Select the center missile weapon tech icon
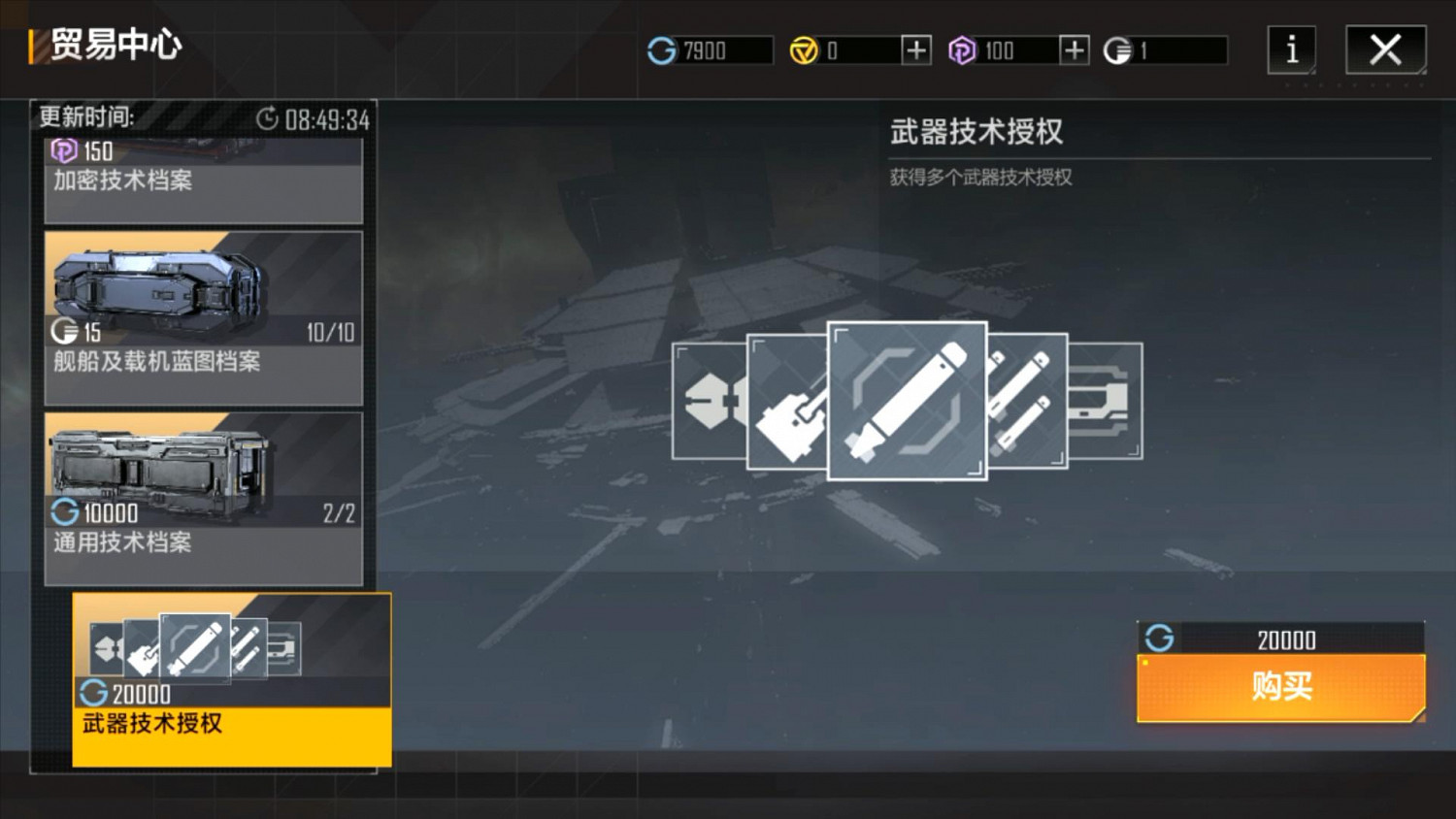Viewport: 1456px width, 819px height. click(907, 398)
